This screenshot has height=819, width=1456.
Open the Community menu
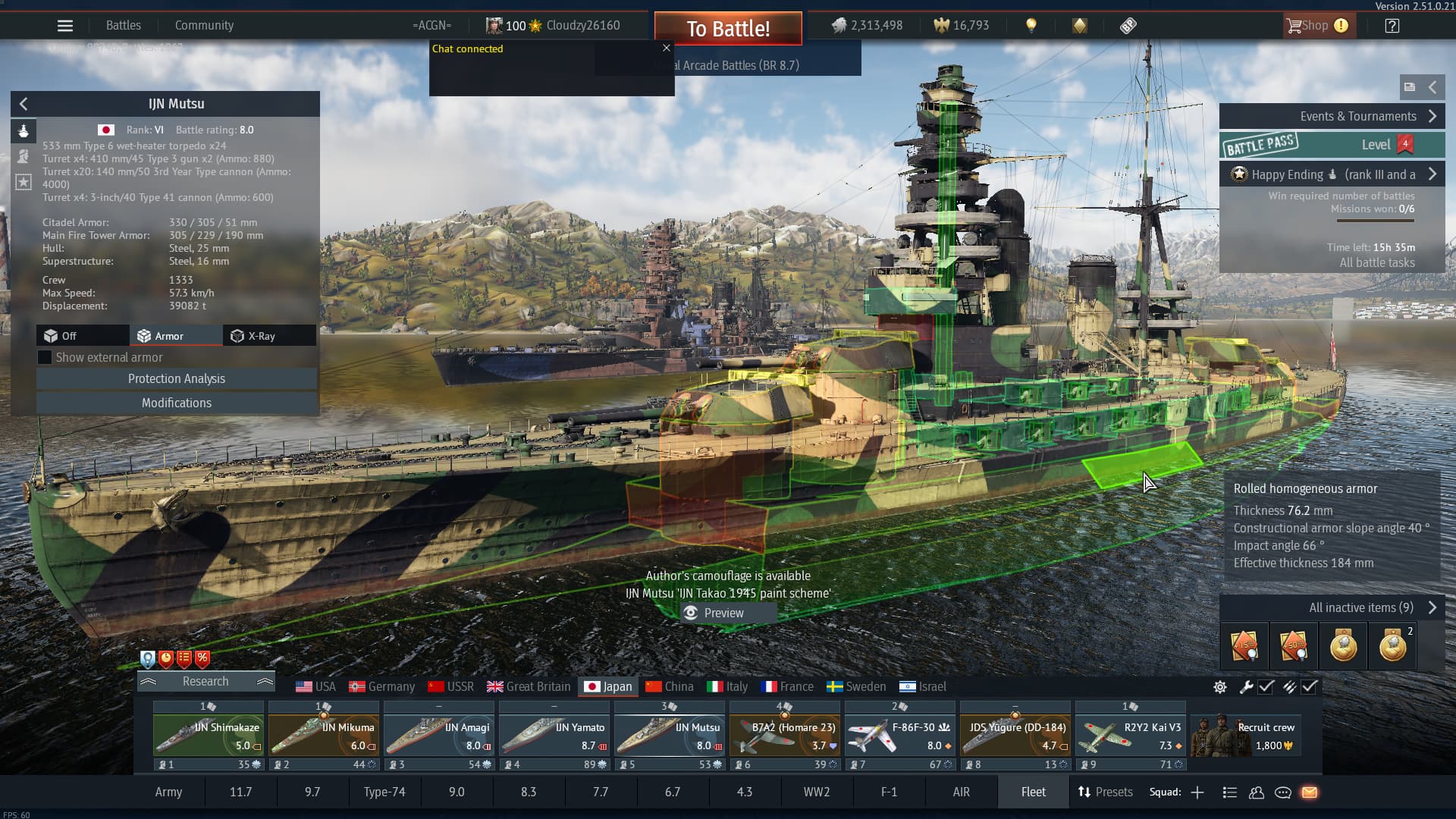click(x=204, y=26)
